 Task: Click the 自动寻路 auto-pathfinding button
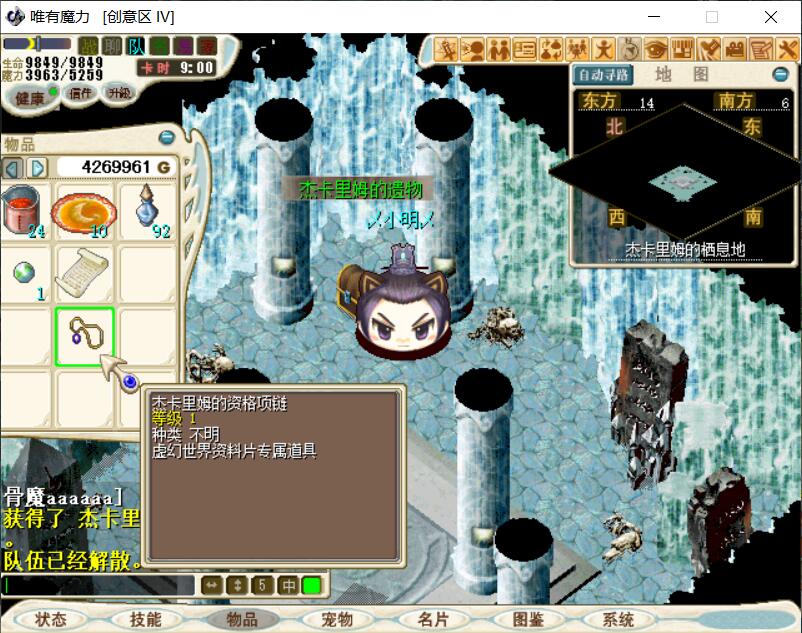[603, 75]
